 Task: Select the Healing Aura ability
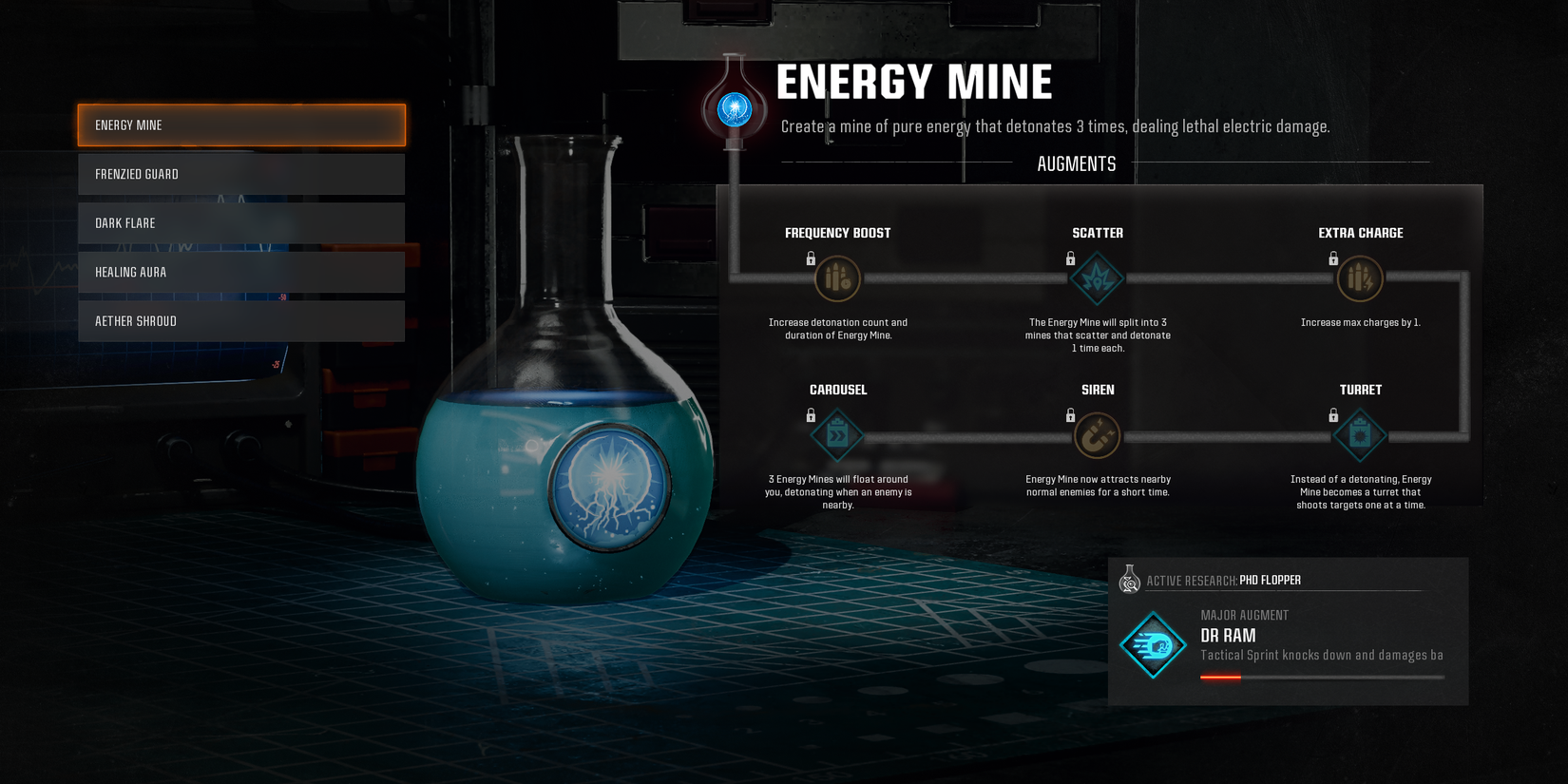(240, 272)
